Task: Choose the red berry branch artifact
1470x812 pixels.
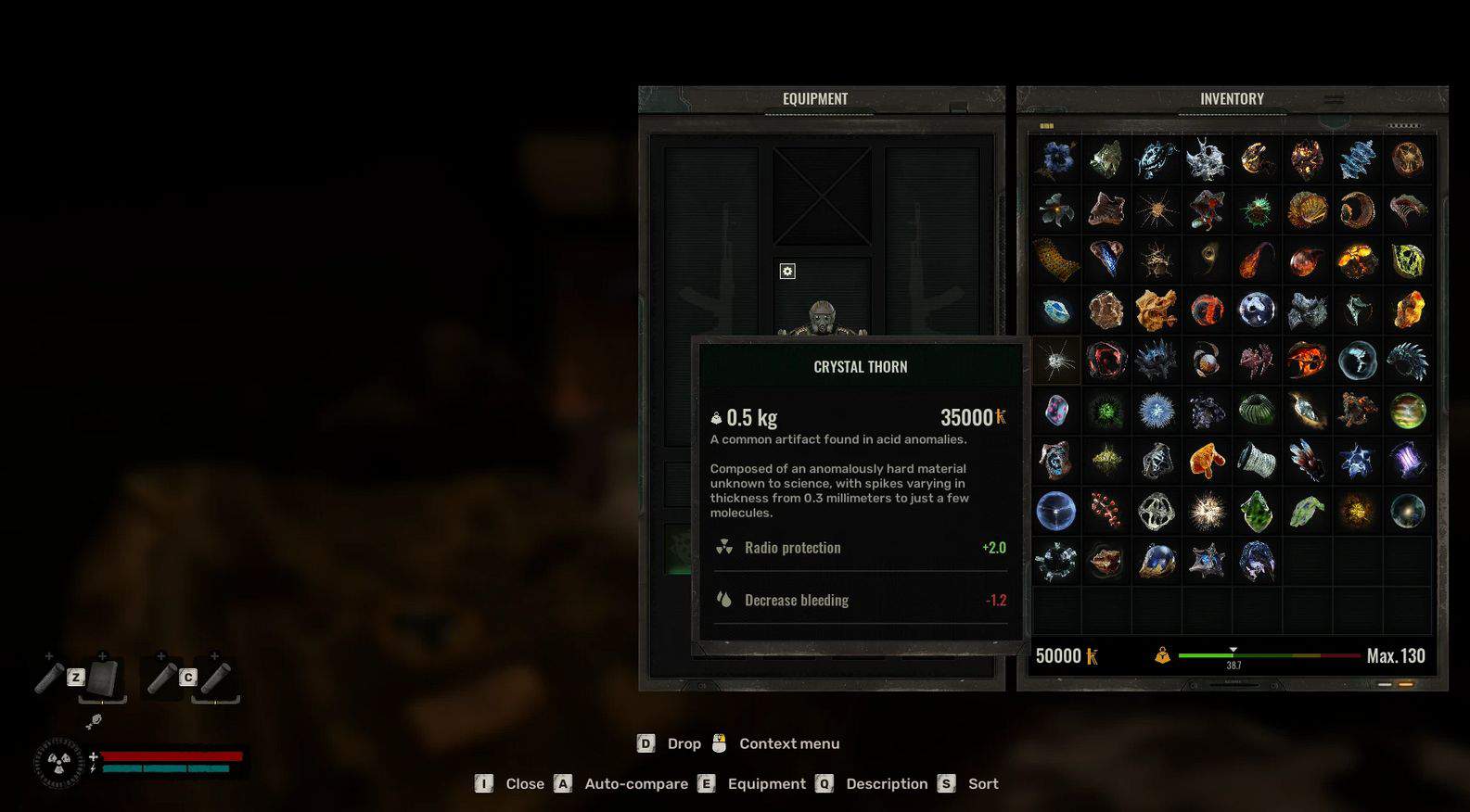Action: pyautogui.click(x=1106, y=511)
